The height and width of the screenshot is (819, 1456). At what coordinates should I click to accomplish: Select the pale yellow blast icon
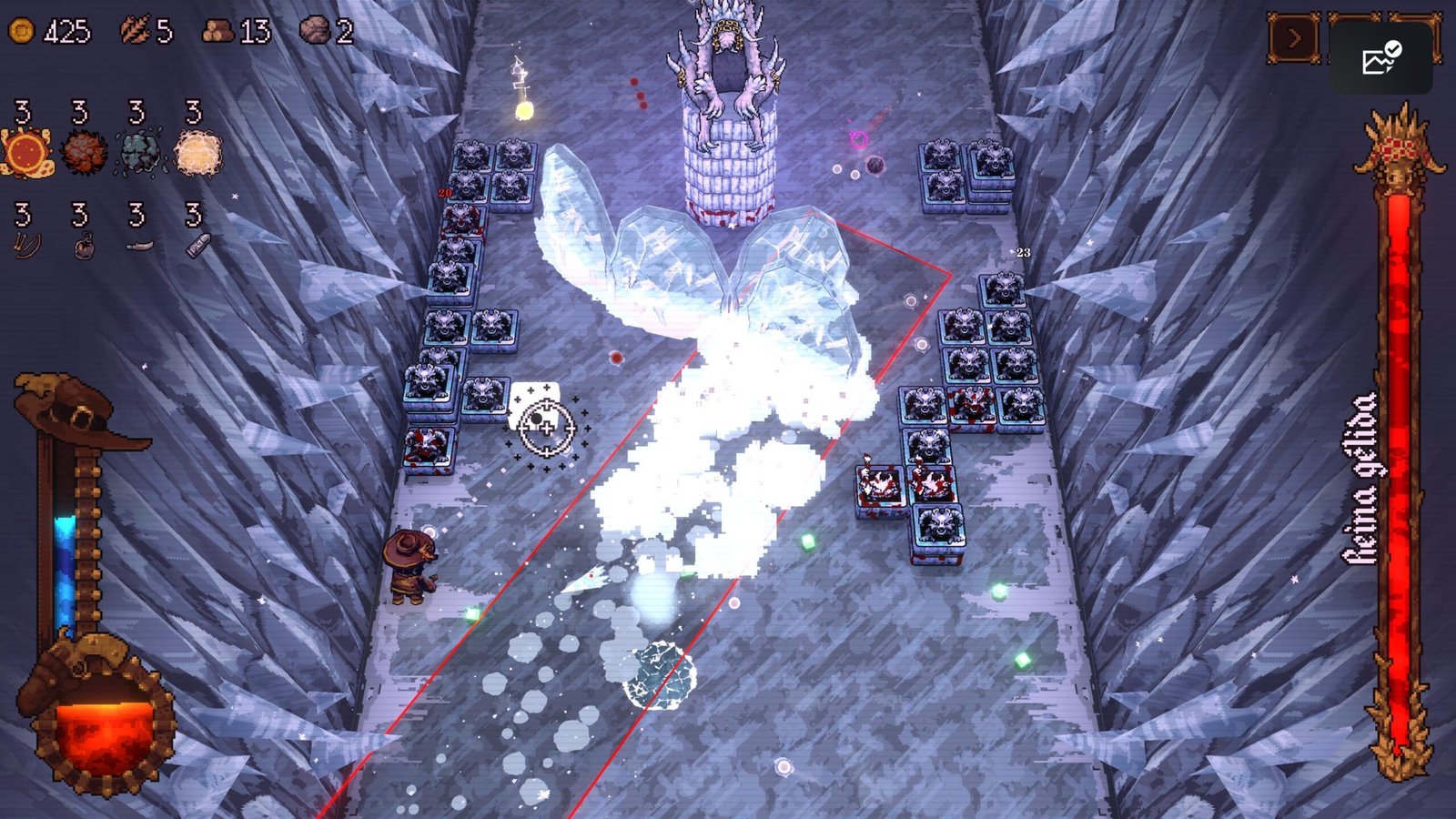[x=197, y=152]
